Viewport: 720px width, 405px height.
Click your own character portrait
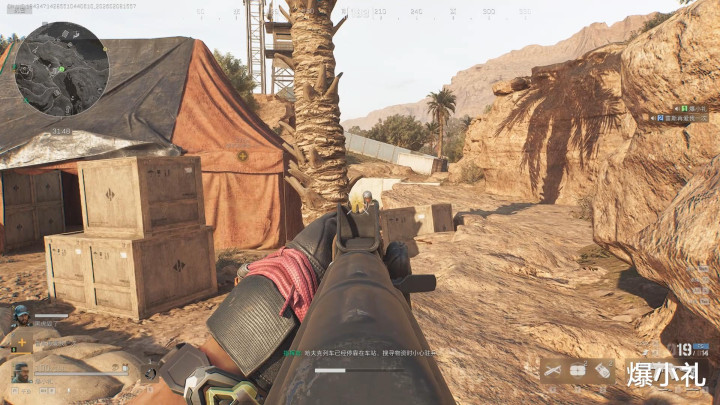click(x=20, y=373)
